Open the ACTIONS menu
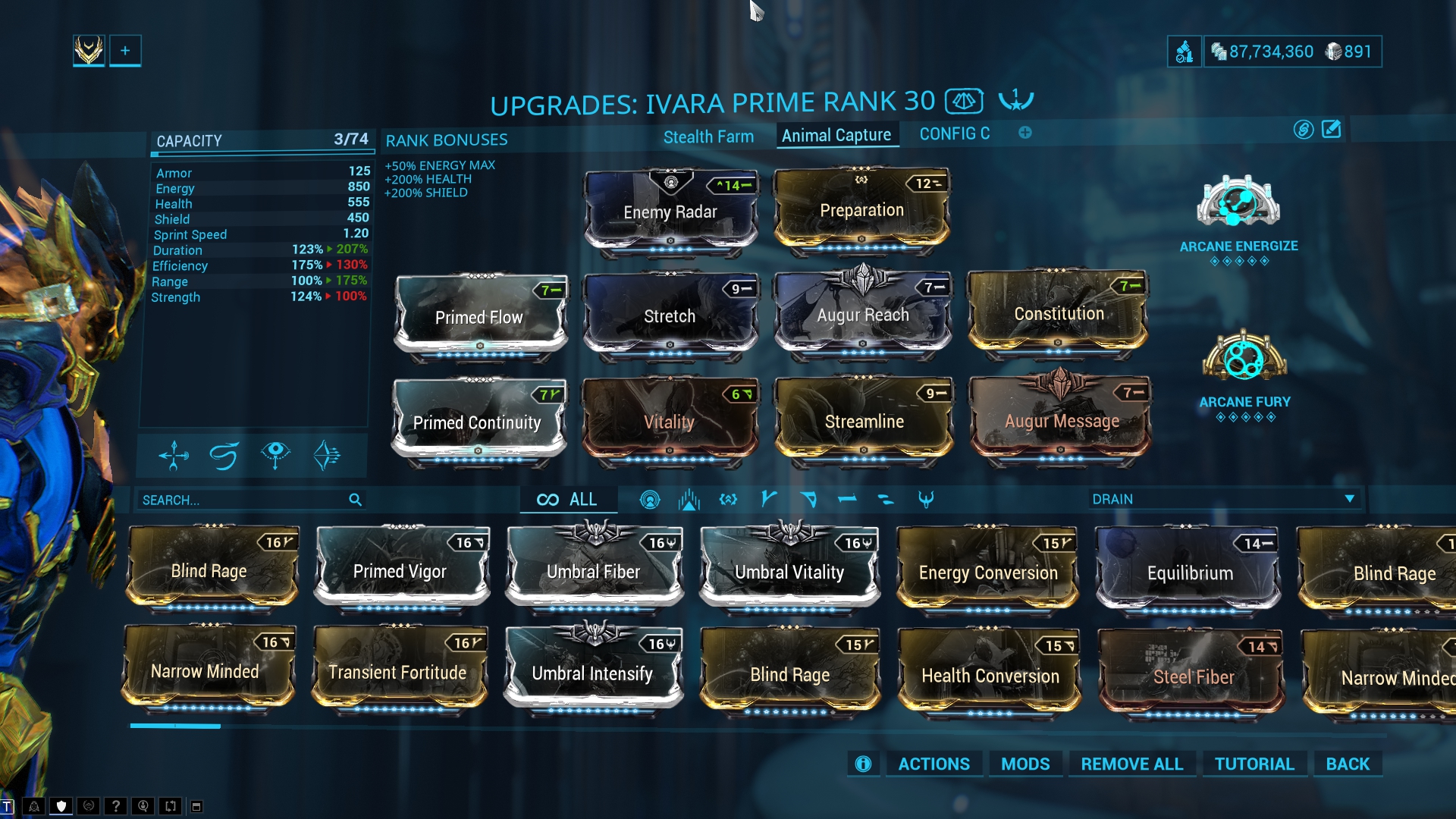Screen dimensions: 1456x819 (934, 764)
